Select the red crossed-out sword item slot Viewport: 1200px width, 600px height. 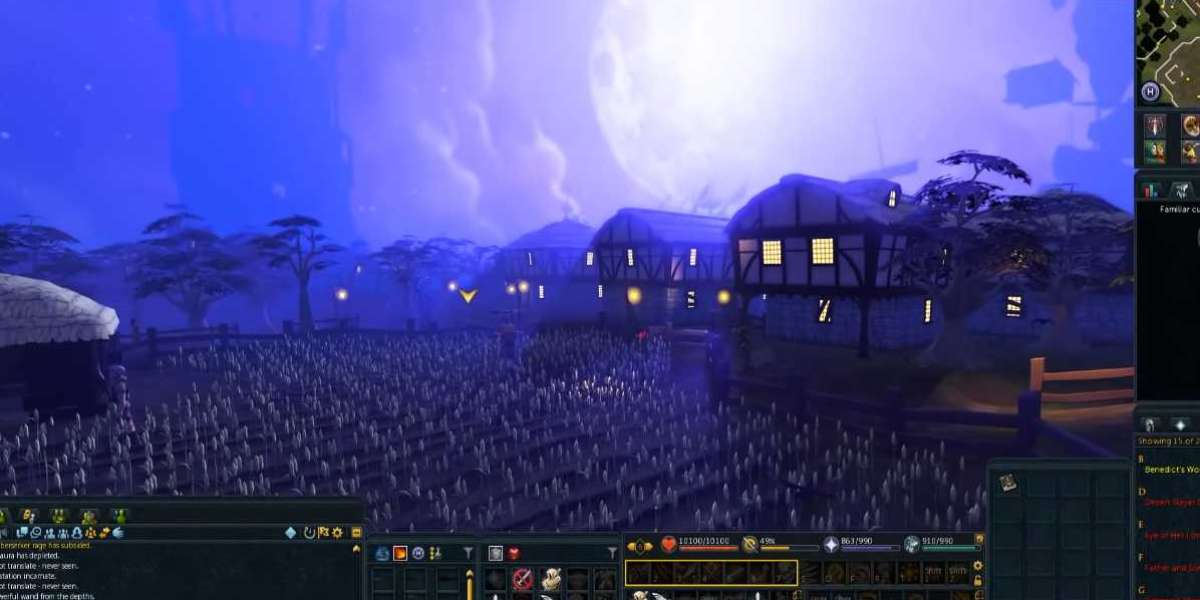point(522,579)
